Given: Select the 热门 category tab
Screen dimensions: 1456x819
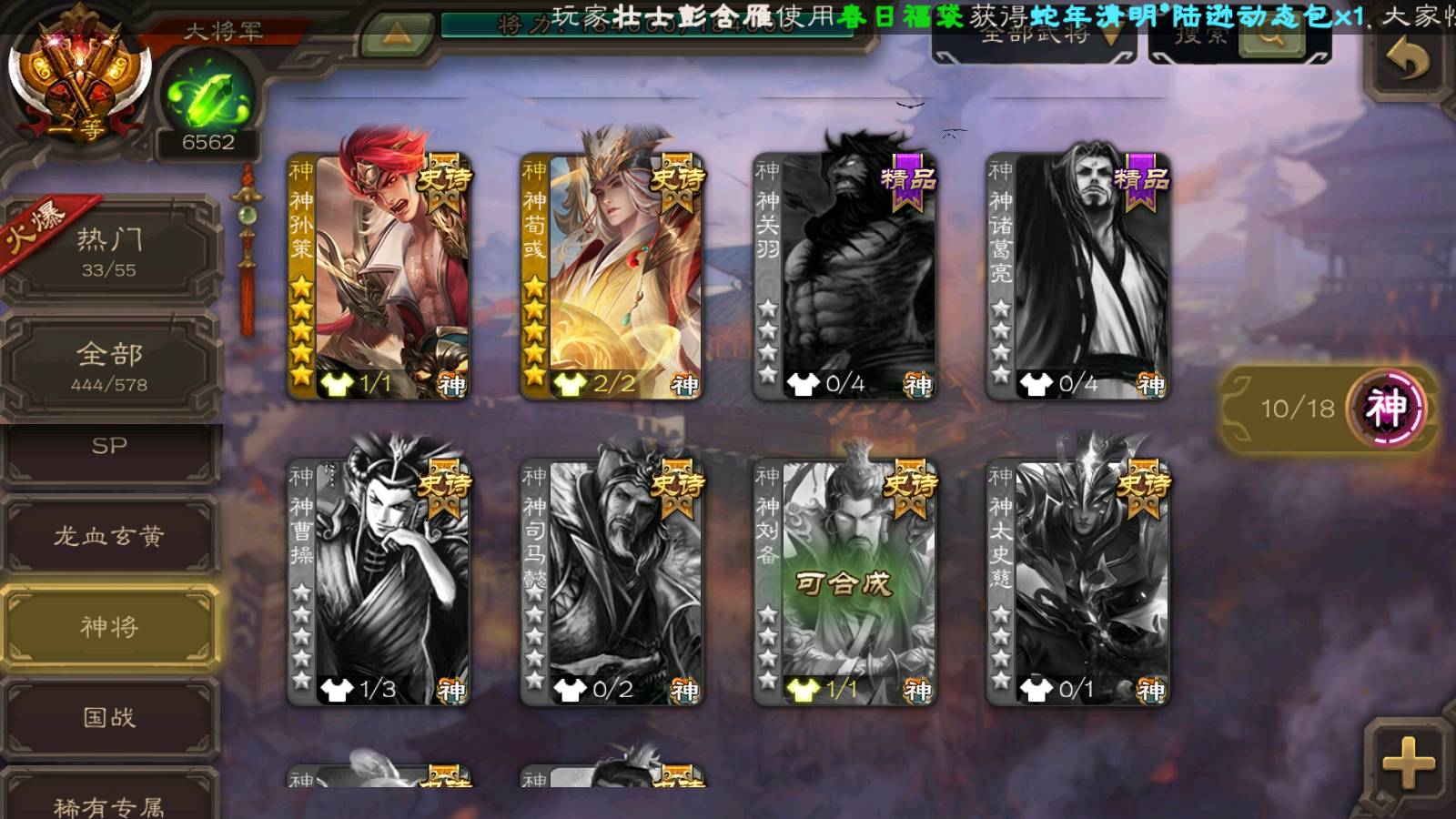Looking at the screenshot, I should tap(109, 251).
